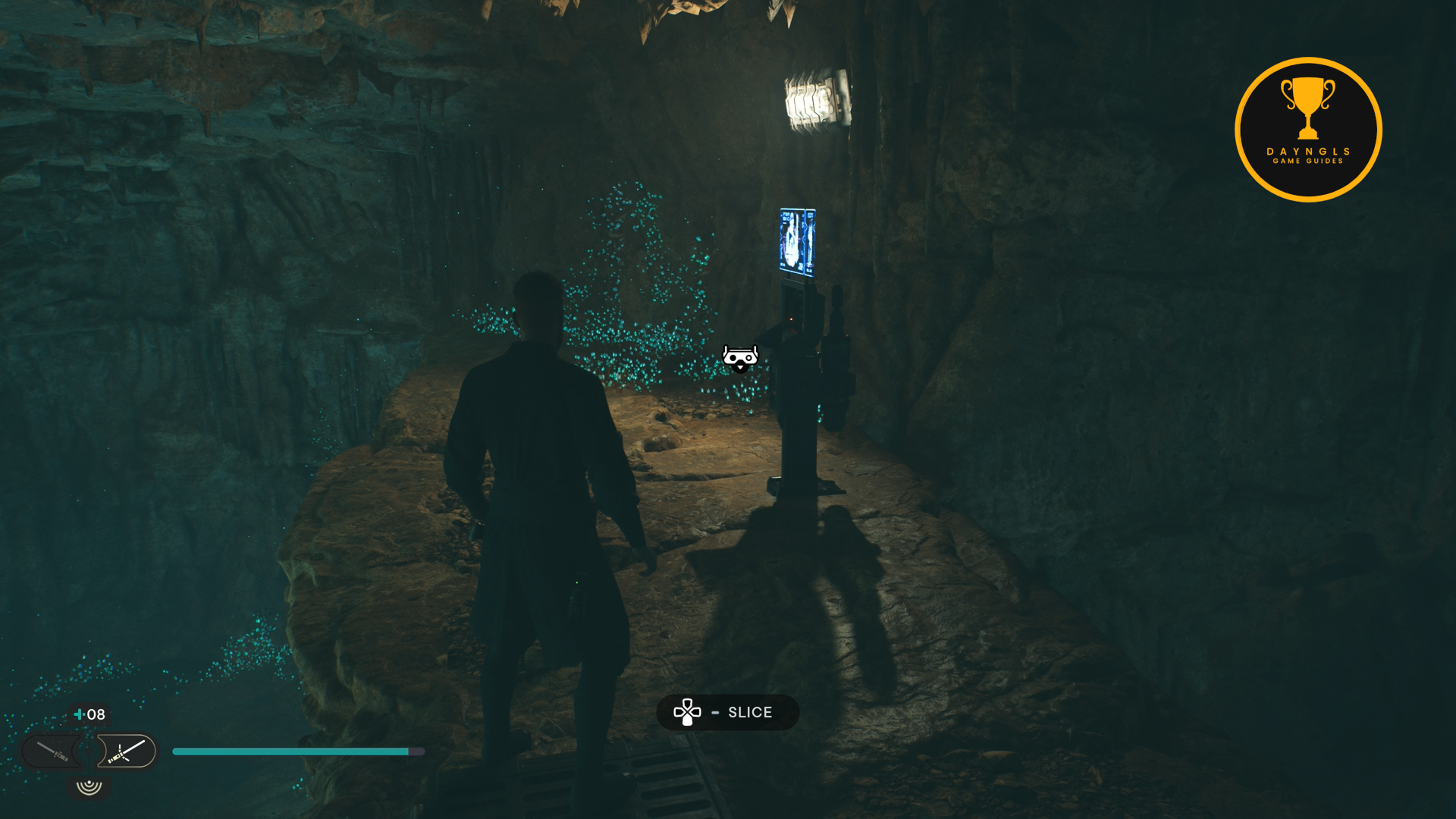
Task: Open the Dayngls Game Guides trophy logo
Action: click(1308, 130)
